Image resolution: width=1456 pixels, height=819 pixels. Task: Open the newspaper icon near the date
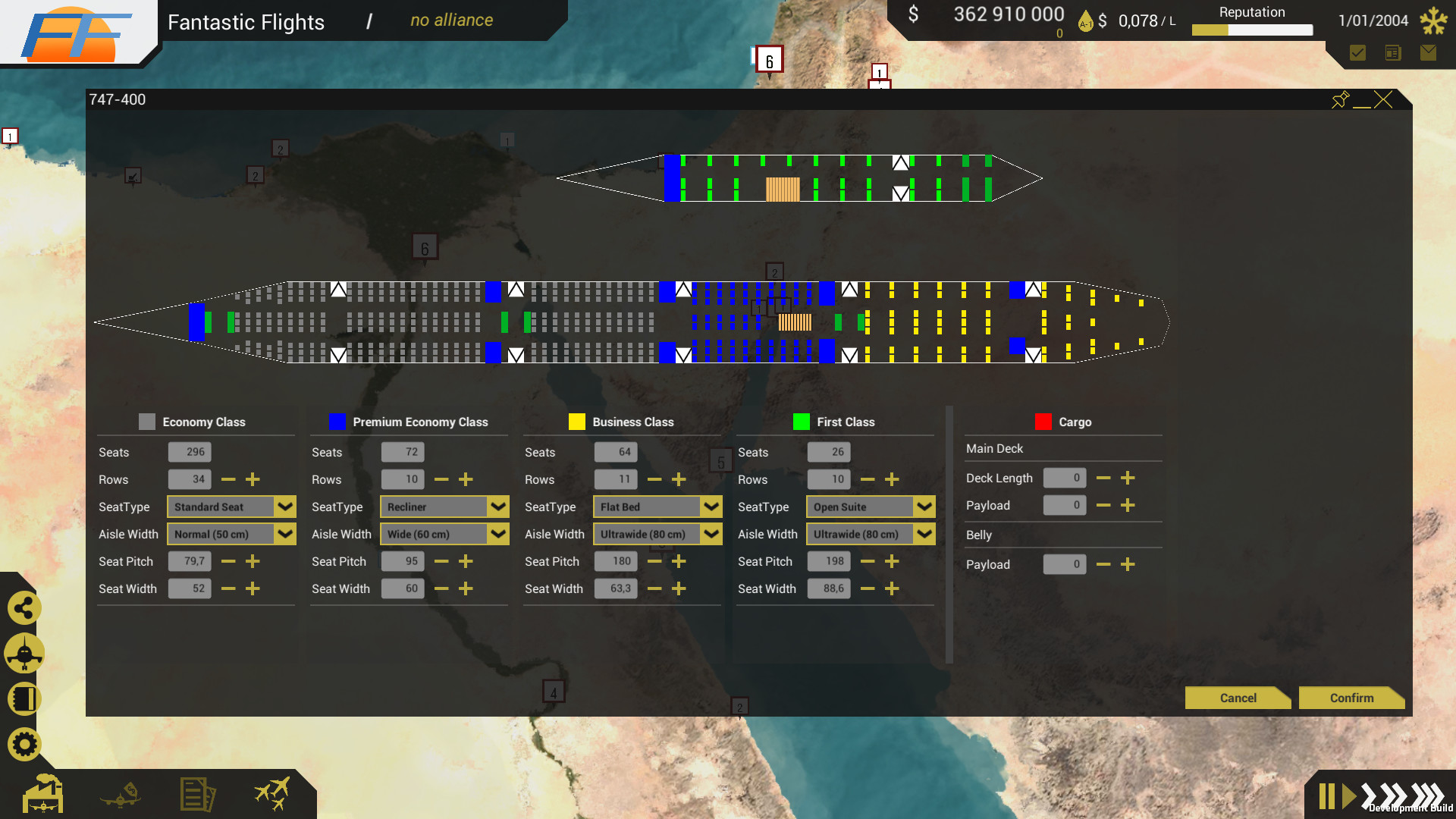click(1393, 53)
